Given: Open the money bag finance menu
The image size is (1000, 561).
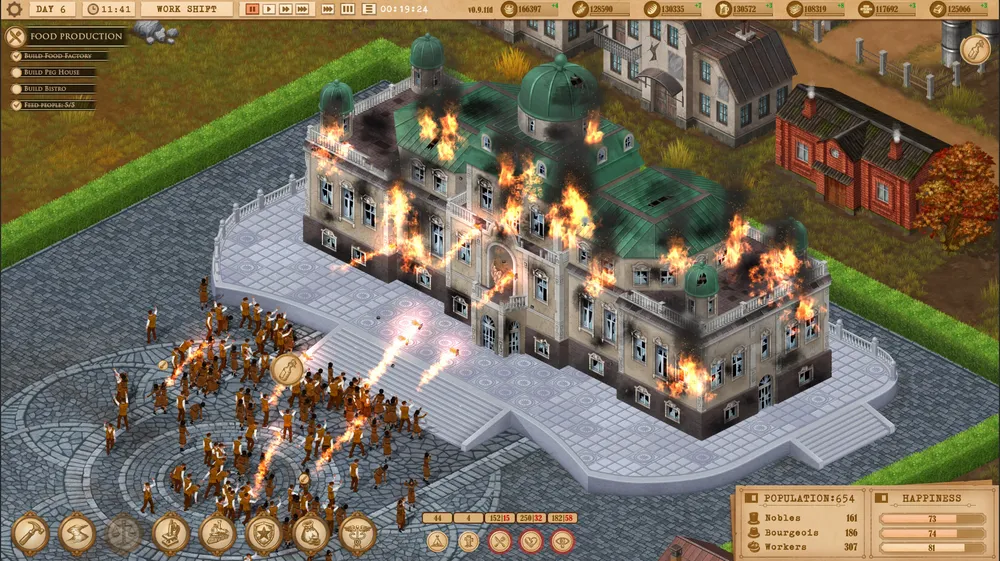Looking at the screenshot, I should pos(311,534).
